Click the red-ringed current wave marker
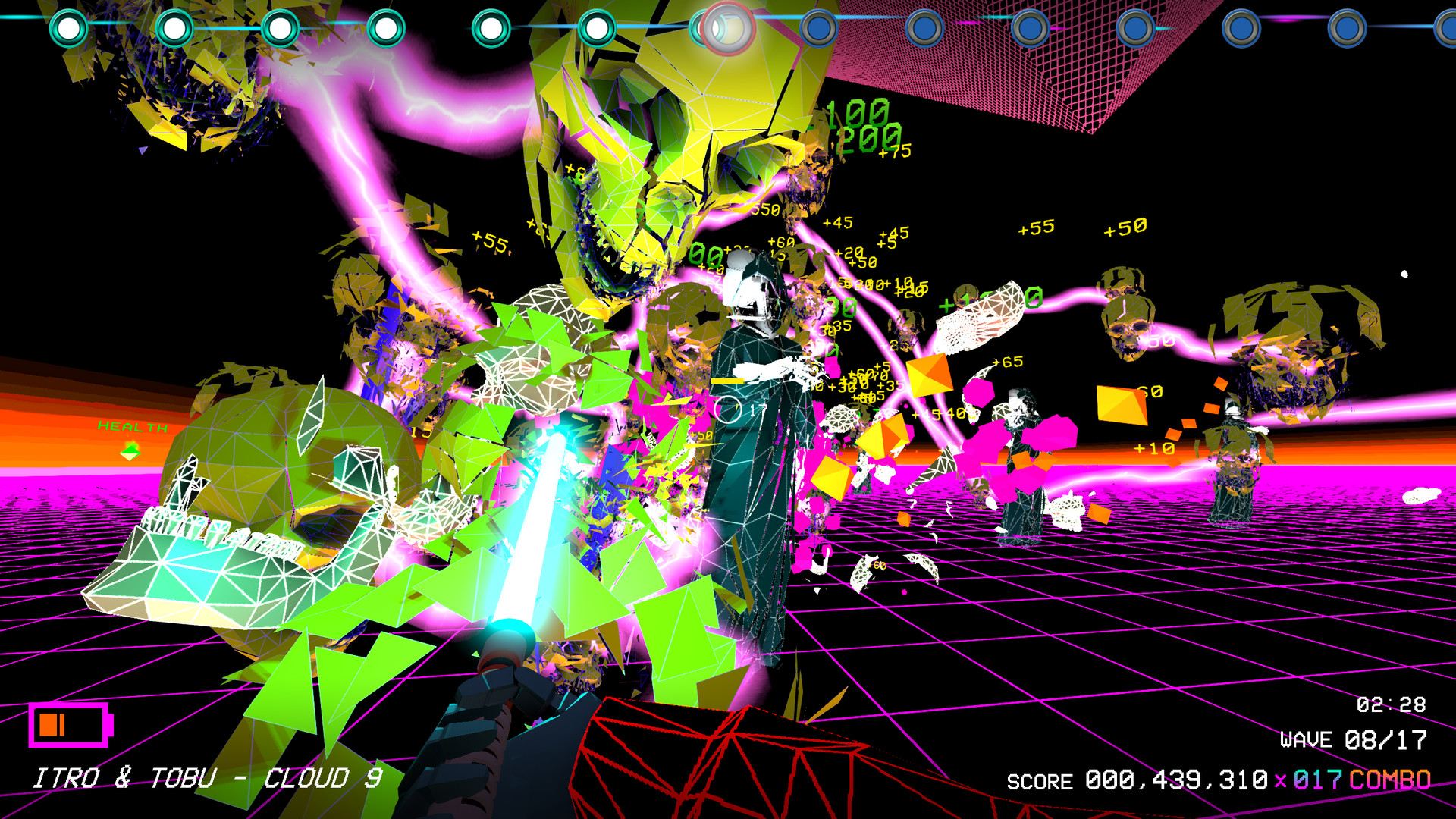The image size is (1456, 819). click(x=727, y=29)
